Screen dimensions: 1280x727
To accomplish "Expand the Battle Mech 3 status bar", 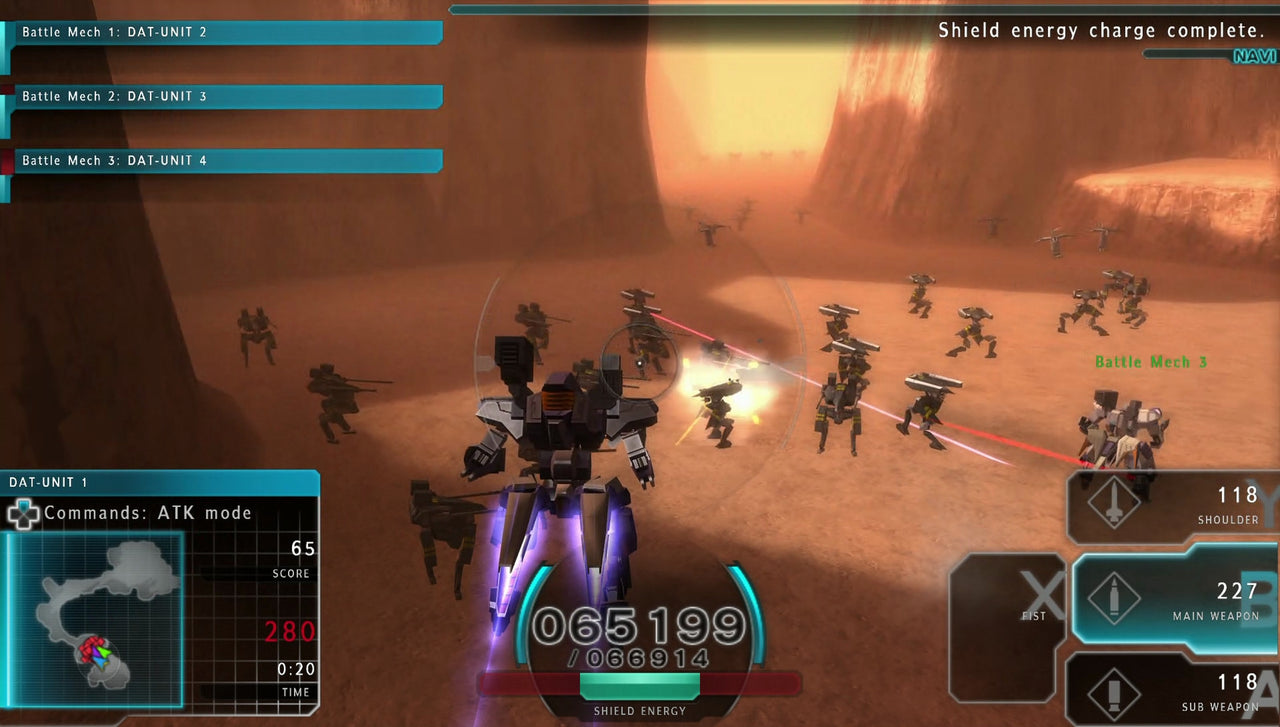I will click(x=225, y=160).
